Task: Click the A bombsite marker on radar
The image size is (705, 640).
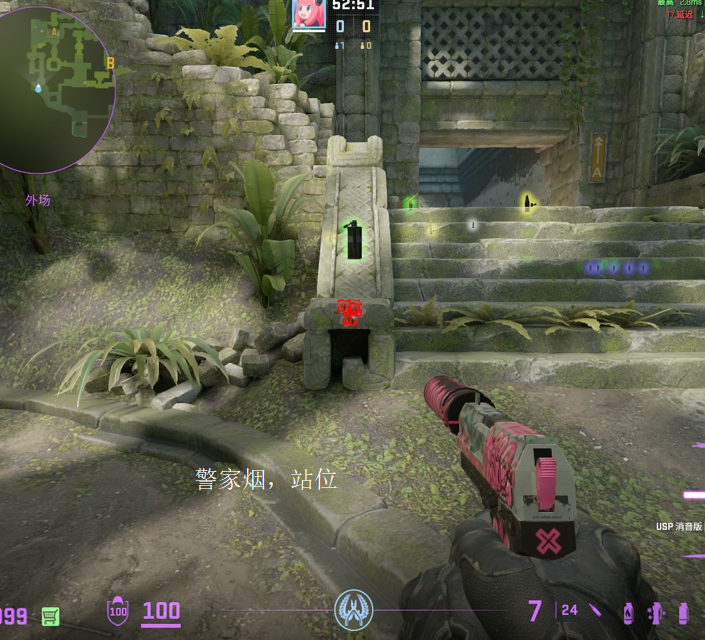Action: coord(54,33)
